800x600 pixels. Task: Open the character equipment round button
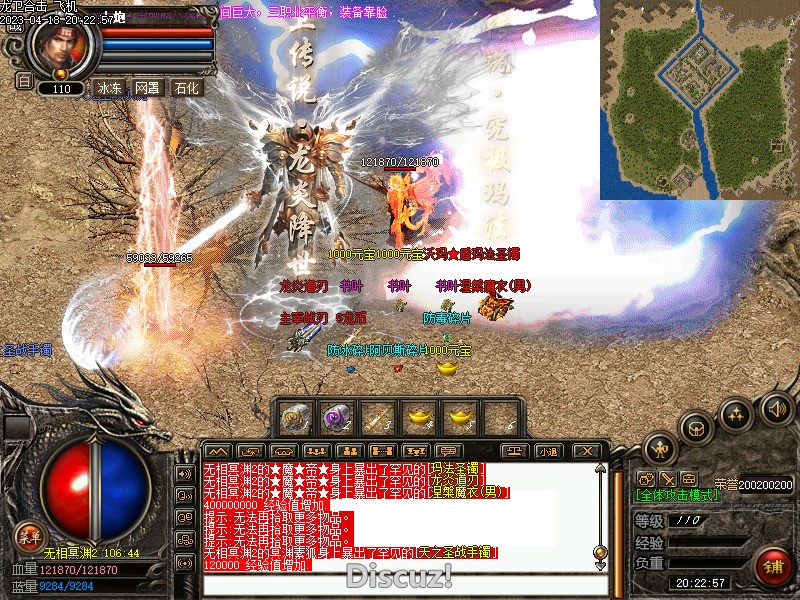(661, 448)
